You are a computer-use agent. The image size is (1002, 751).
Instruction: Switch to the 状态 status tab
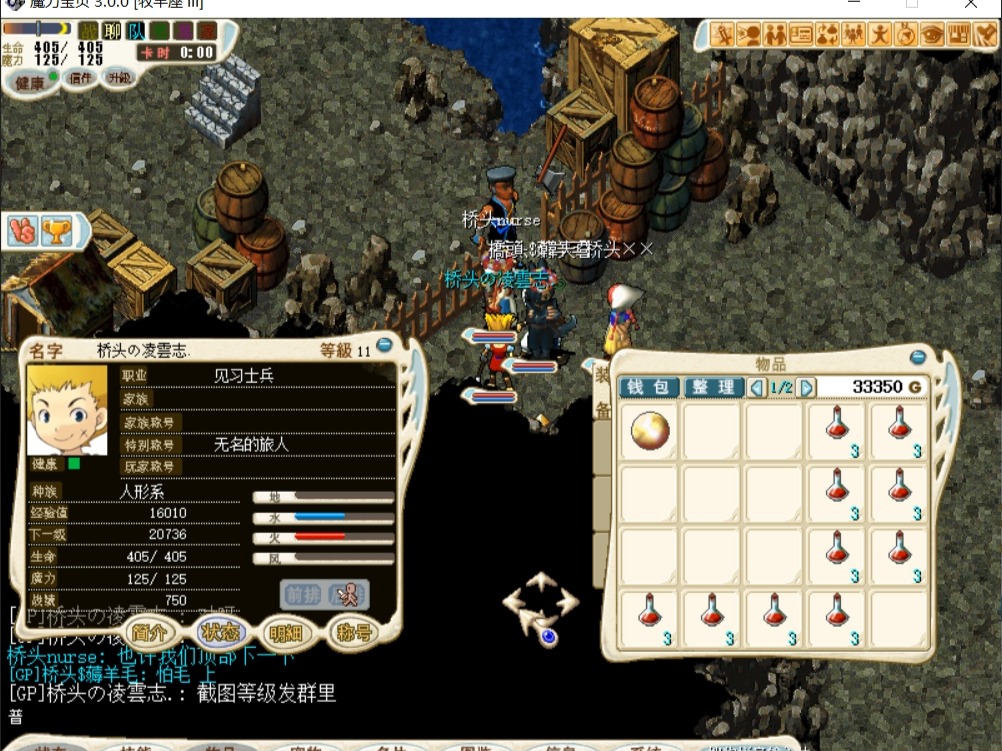pos(220,632)
